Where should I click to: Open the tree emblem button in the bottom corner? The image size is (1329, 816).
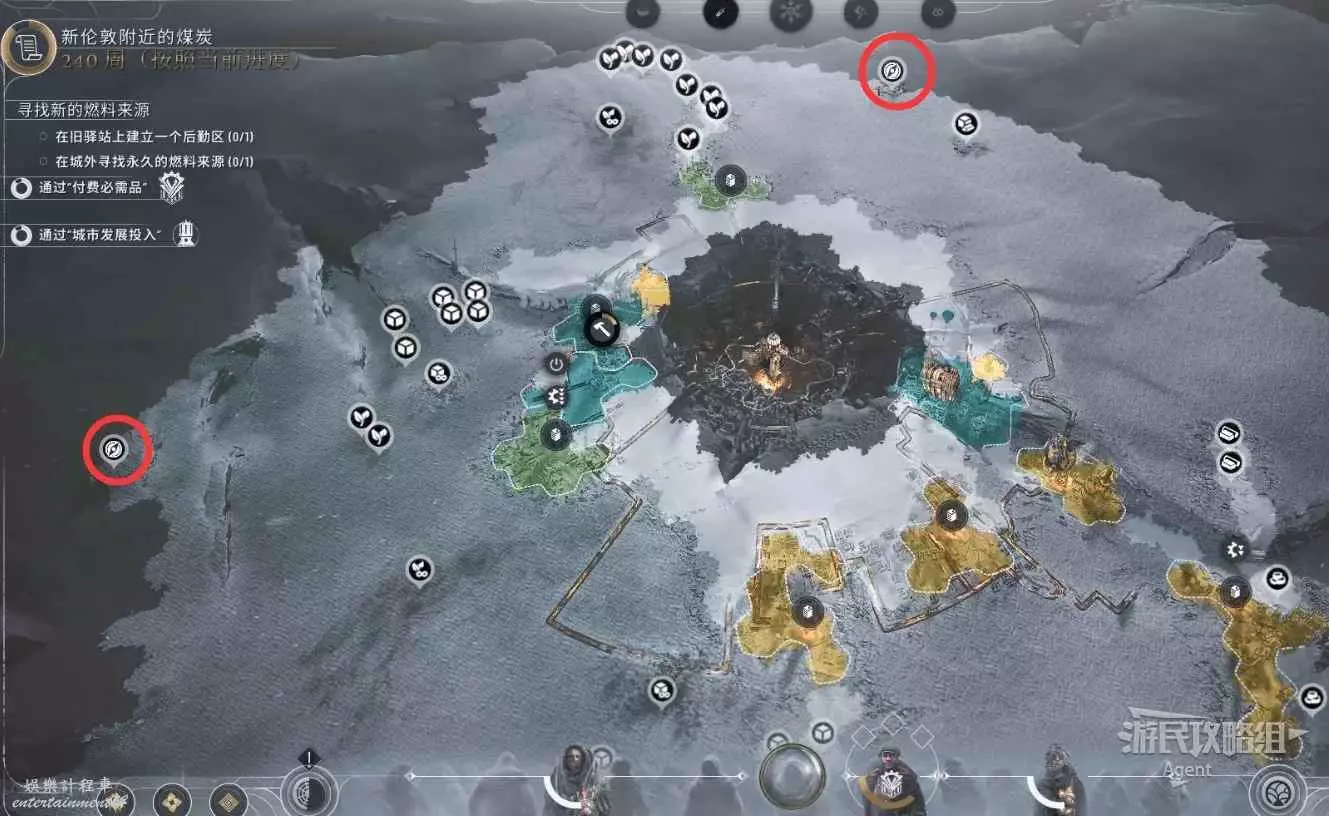(1275, 789)
